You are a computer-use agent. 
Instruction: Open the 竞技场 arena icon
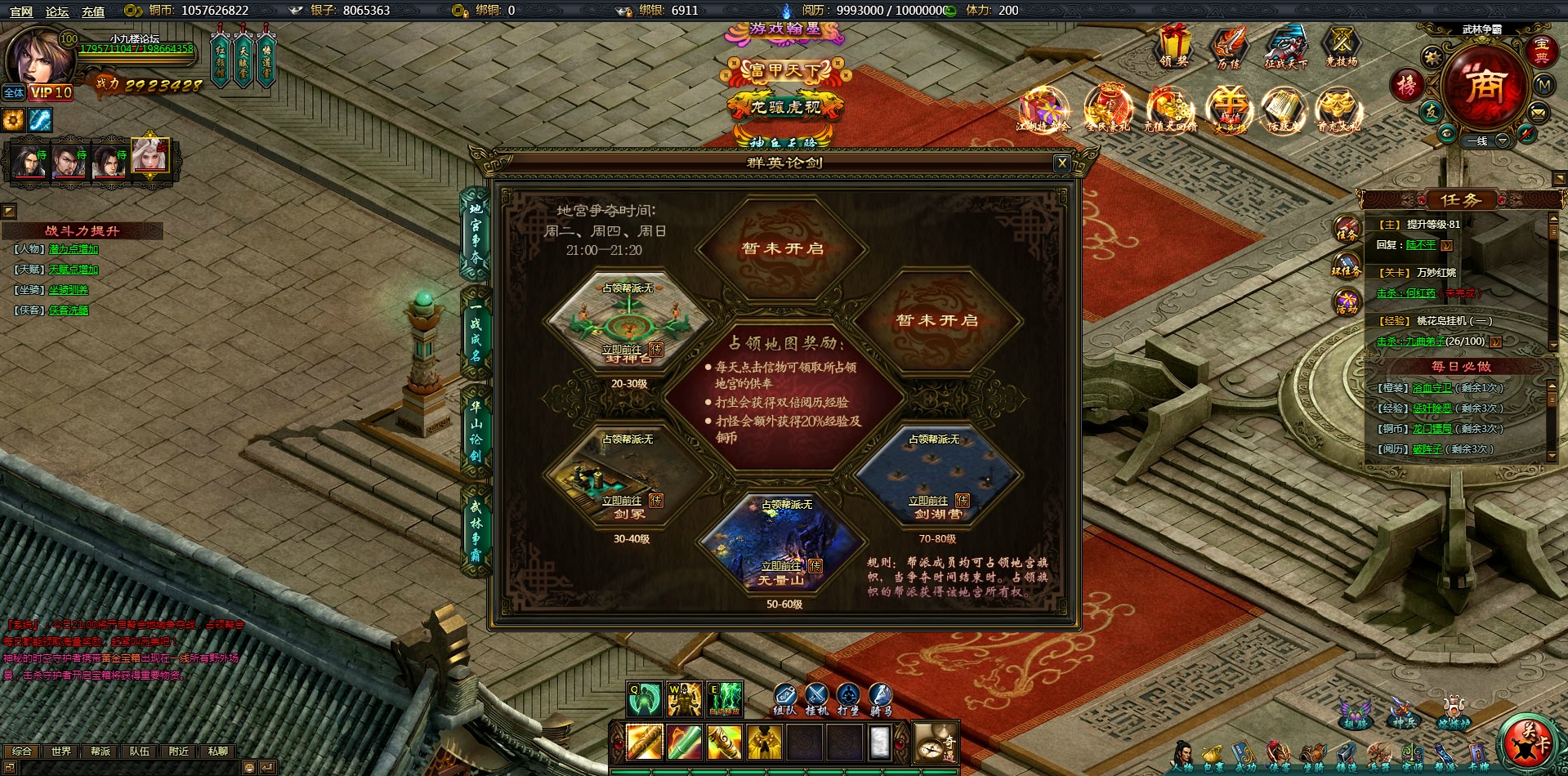1341,47
